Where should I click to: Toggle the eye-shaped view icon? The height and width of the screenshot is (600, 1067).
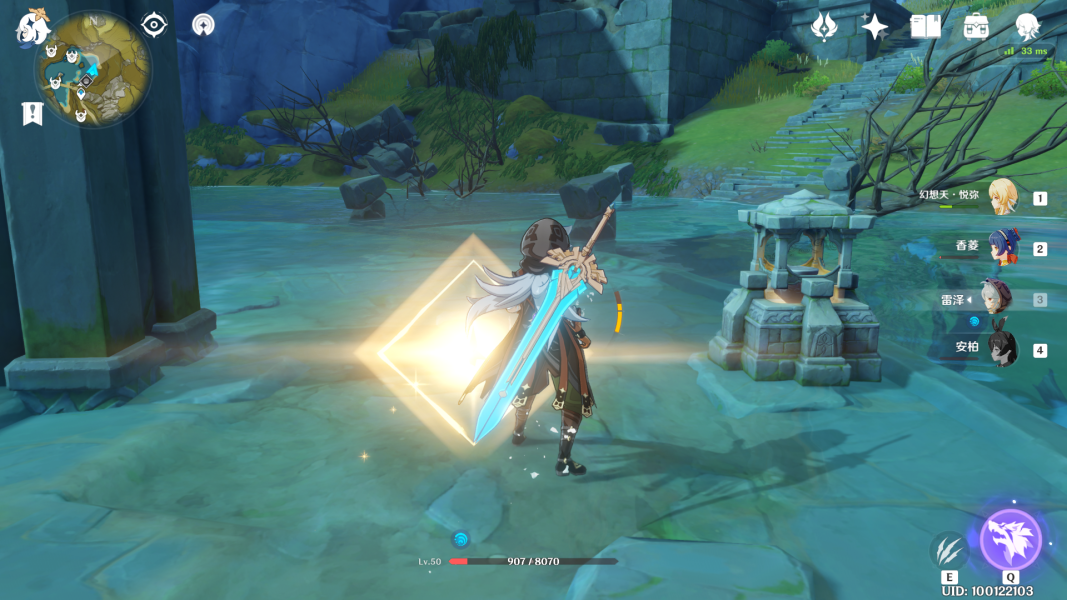[x=154, y=24]
